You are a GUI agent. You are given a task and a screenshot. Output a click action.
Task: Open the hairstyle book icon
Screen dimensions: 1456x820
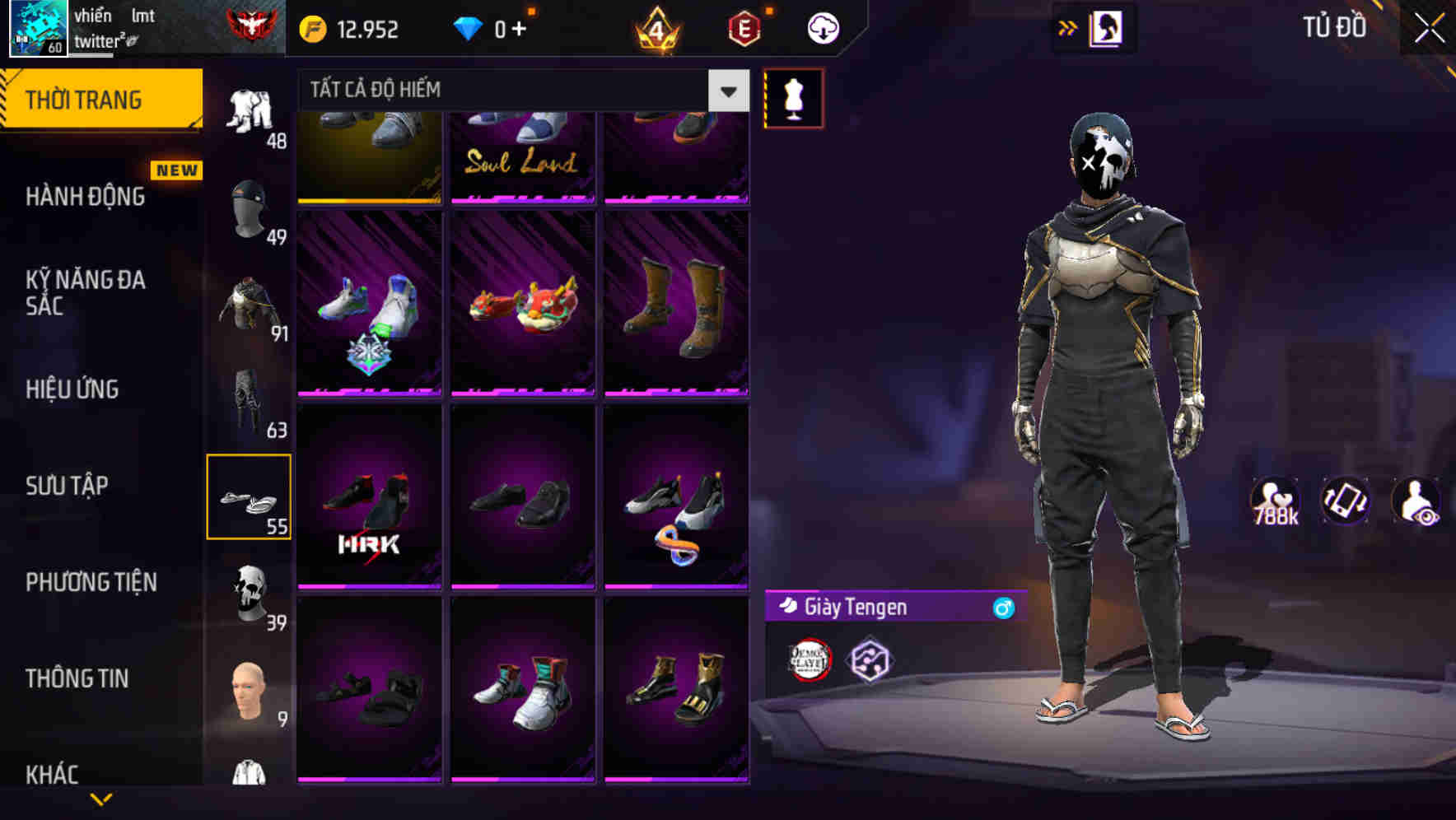[1108, 27]
